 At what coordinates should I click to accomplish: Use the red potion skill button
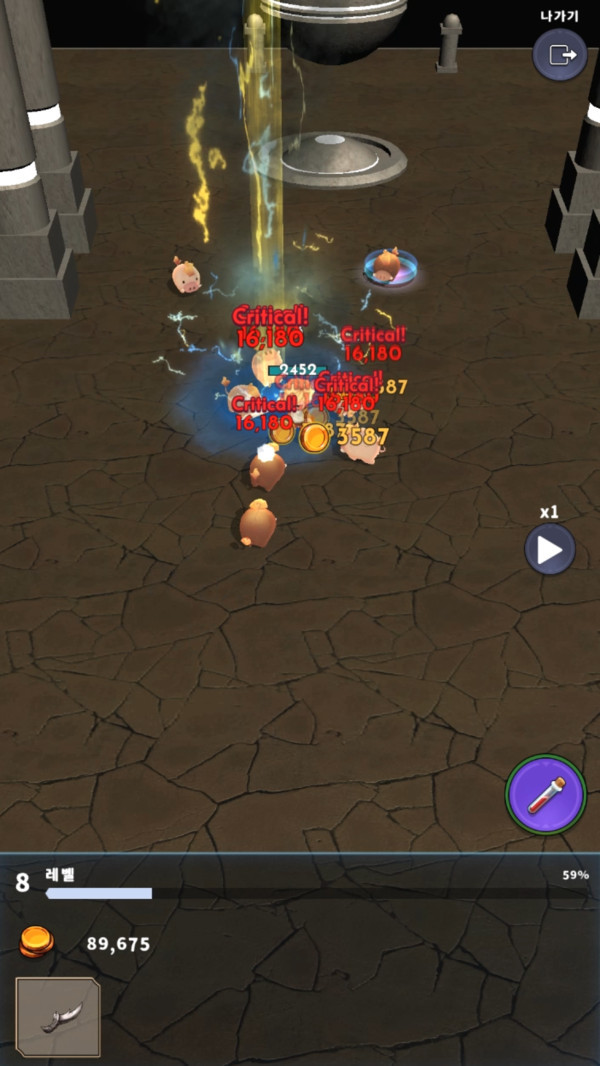545,794
